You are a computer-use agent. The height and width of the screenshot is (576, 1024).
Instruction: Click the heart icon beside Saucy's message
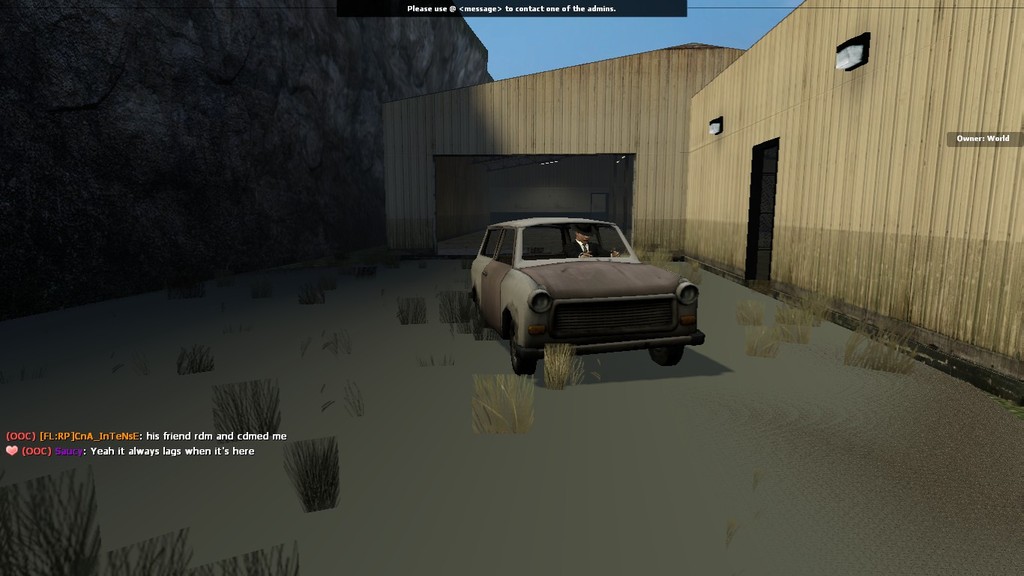(12, 451)
